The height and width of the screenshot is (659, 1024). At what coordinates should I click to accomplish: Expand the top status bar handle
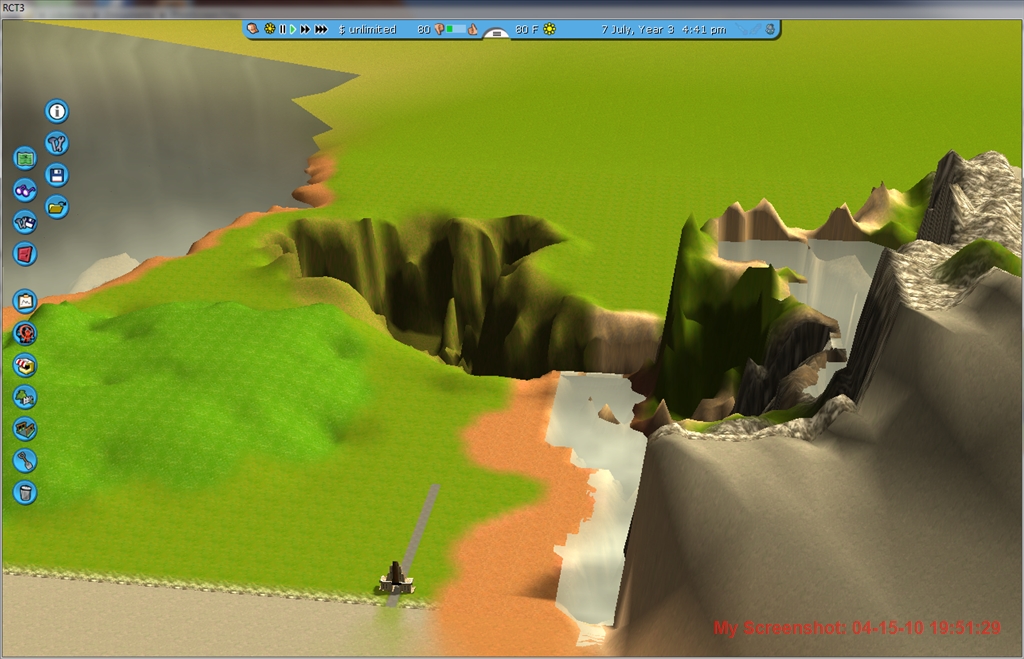(496, 33)
